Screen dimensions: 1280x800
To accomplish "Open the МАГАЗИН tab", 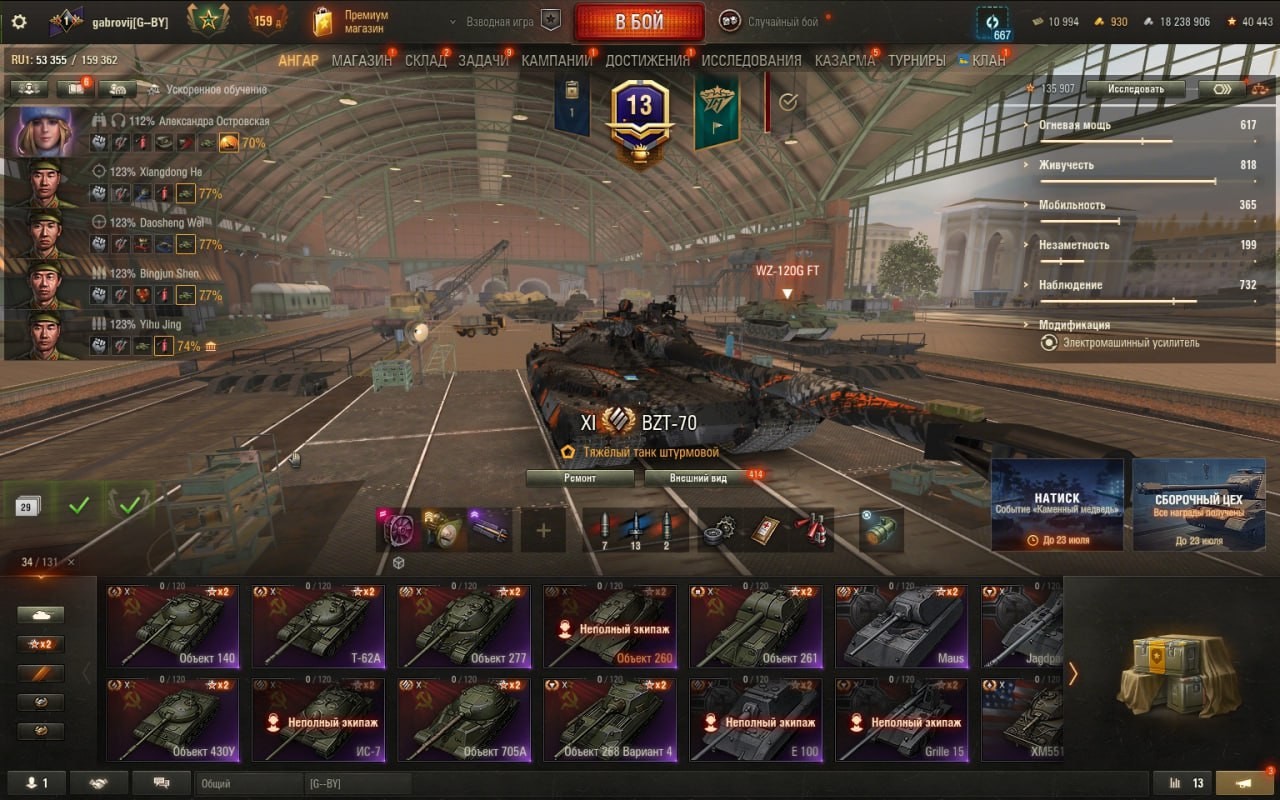I will tap(361, 60).
